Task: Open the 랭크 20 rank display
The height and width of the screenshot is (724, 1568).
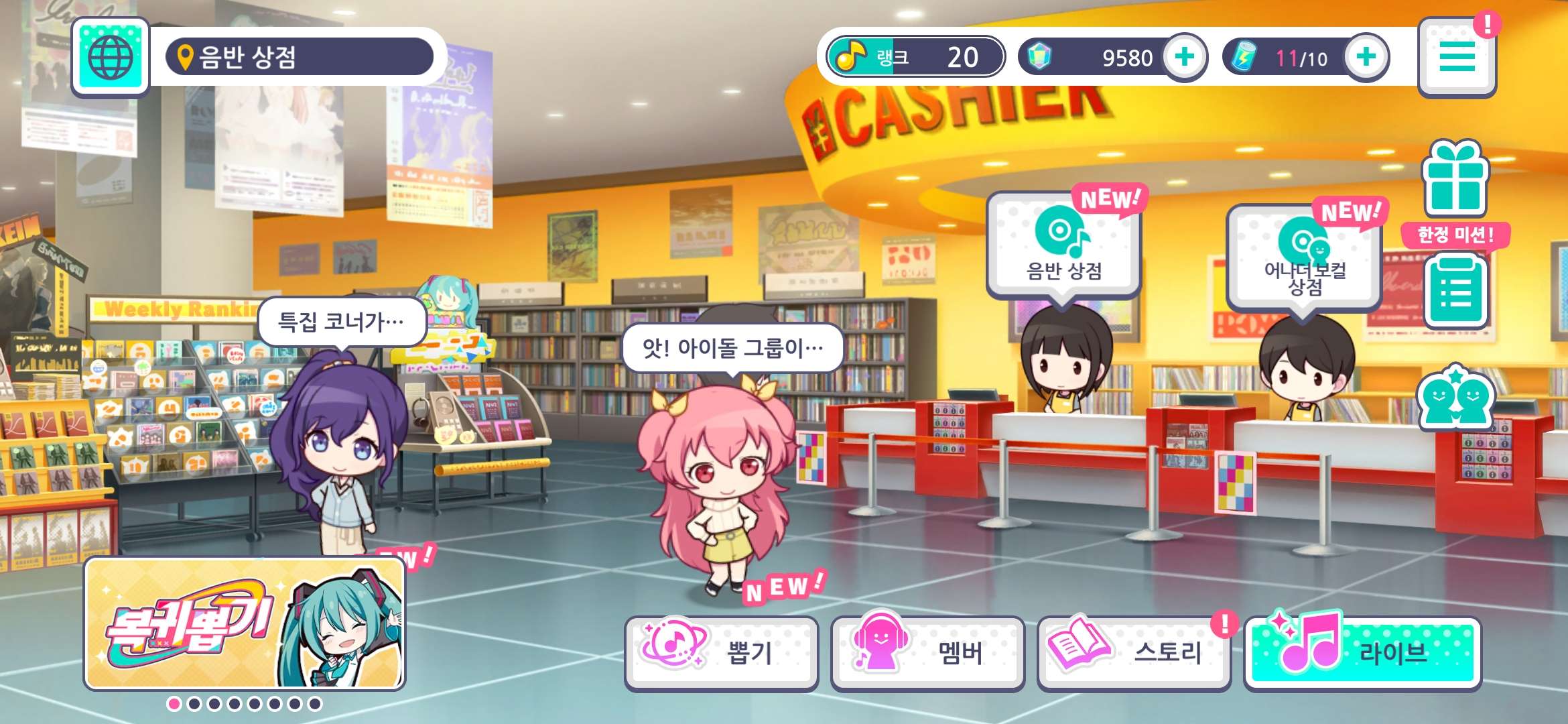Action: 913,58
